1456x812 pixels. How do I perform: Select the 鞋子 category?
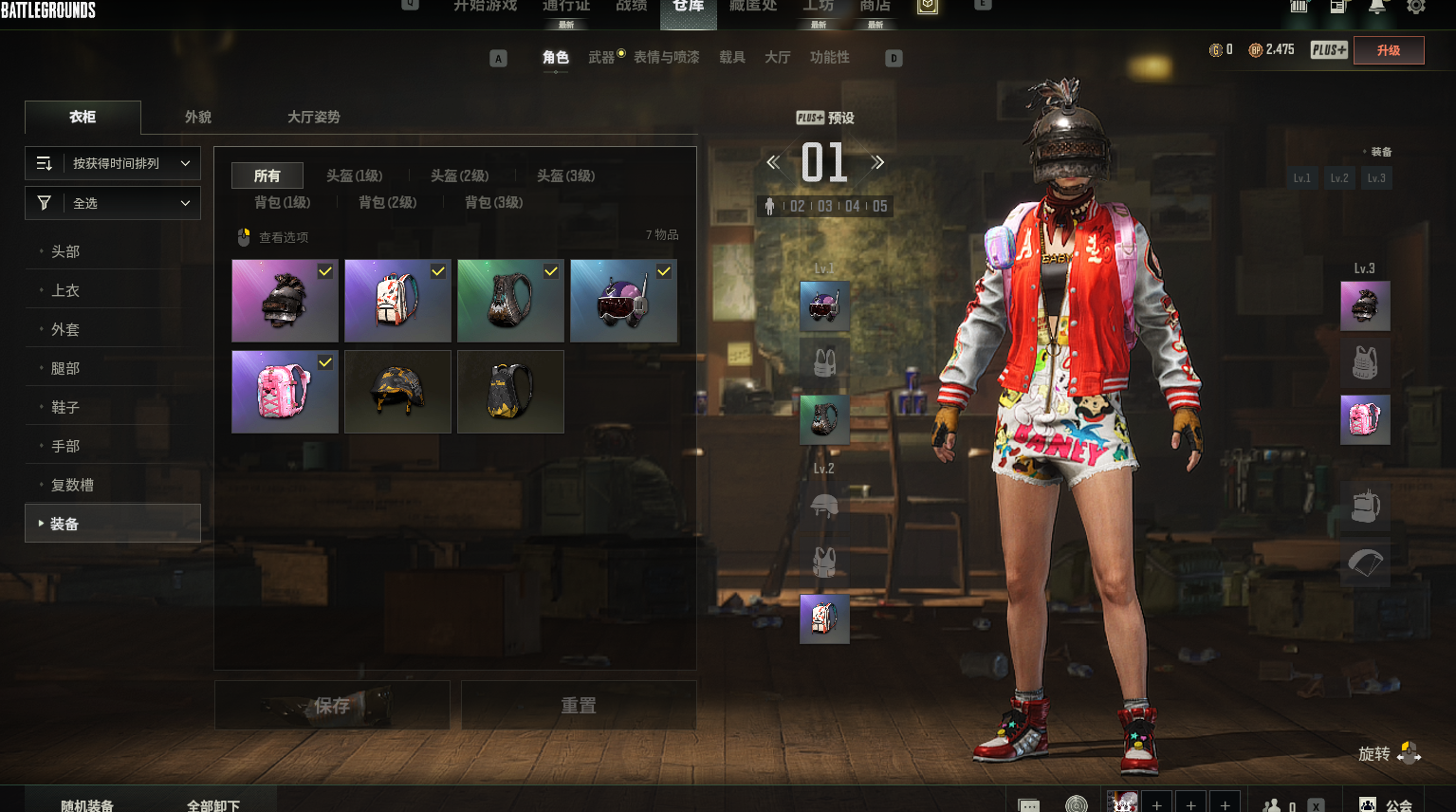coord(65,407)
